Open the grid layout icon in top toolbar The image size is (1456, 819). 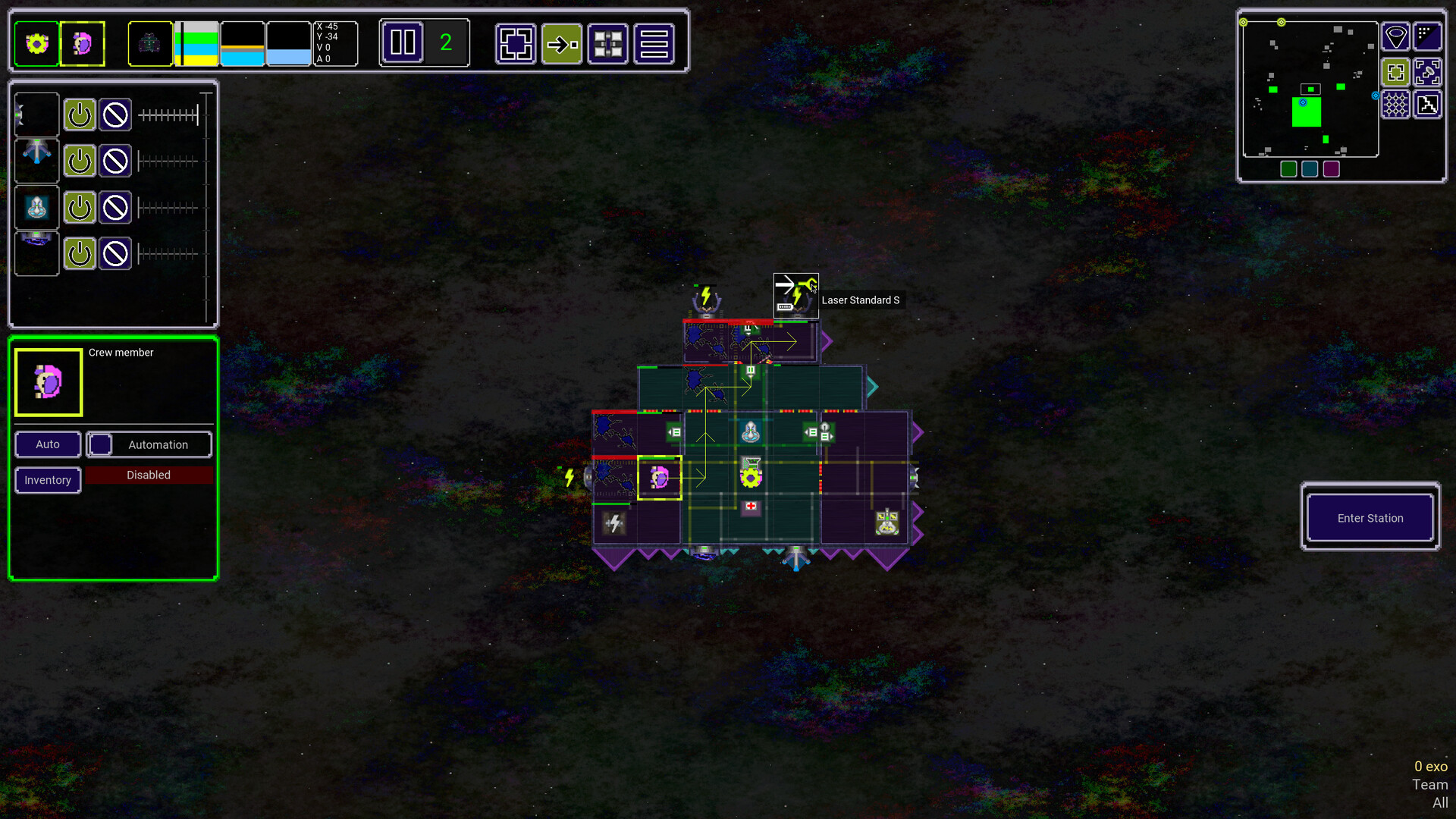pyautogui.click(x=608, y=43)
